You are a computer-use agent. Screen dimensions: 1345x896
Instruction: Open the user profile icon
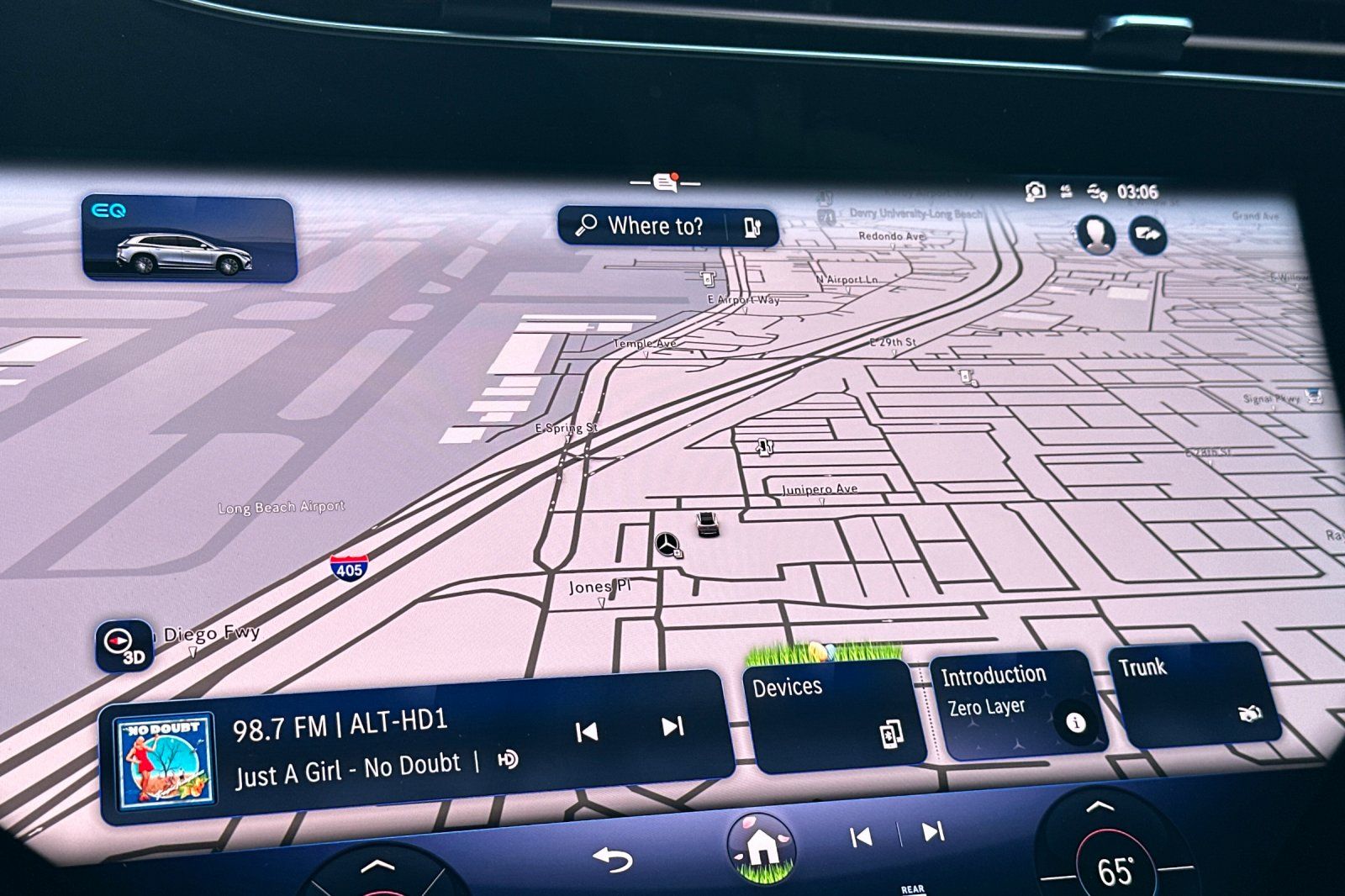pyautogui.click(x=1096, y=235)
